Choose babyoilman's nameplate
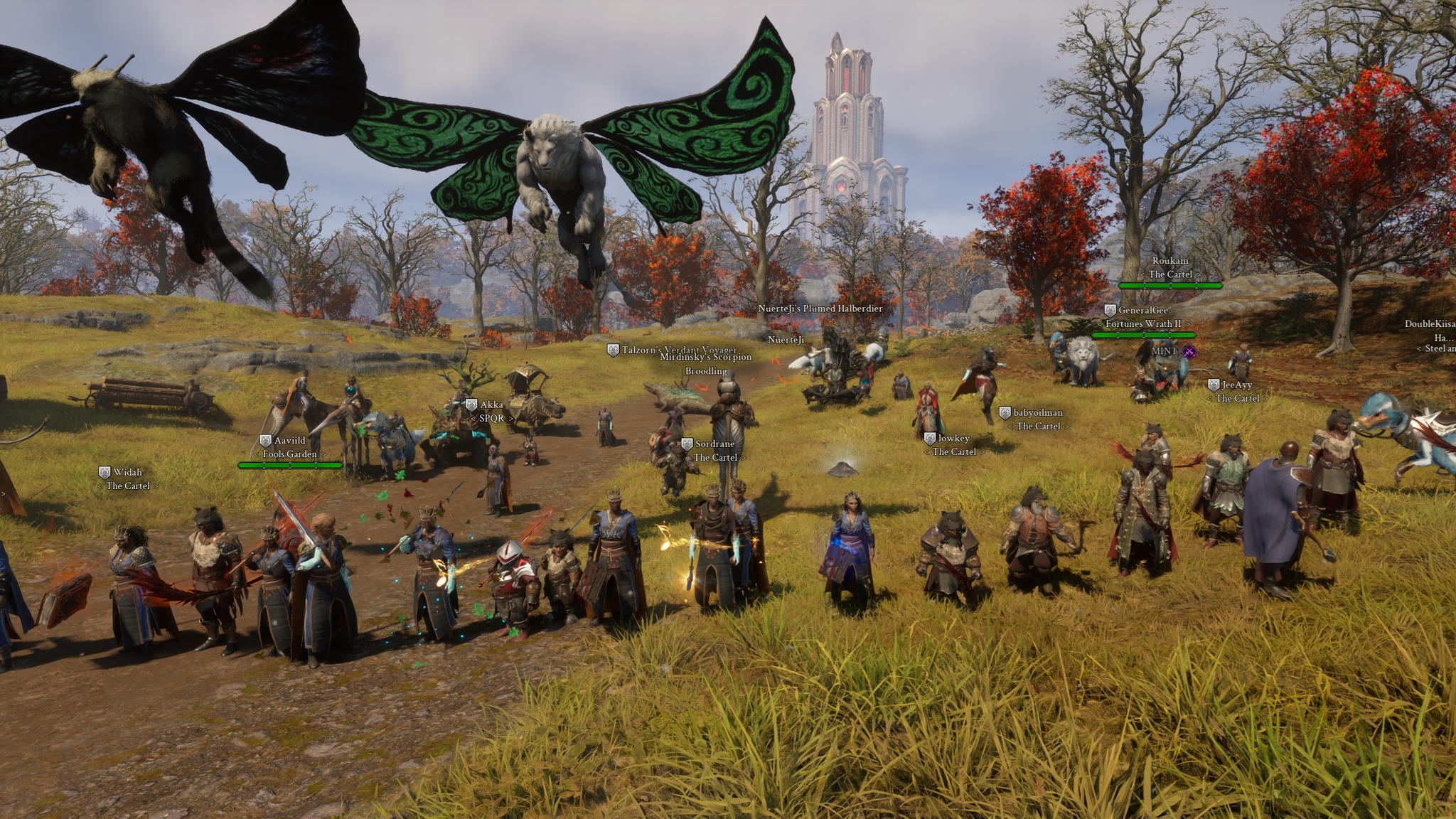Image resolution: width=1456 pixels, height=819 pixels. (x=1037, y=413)
